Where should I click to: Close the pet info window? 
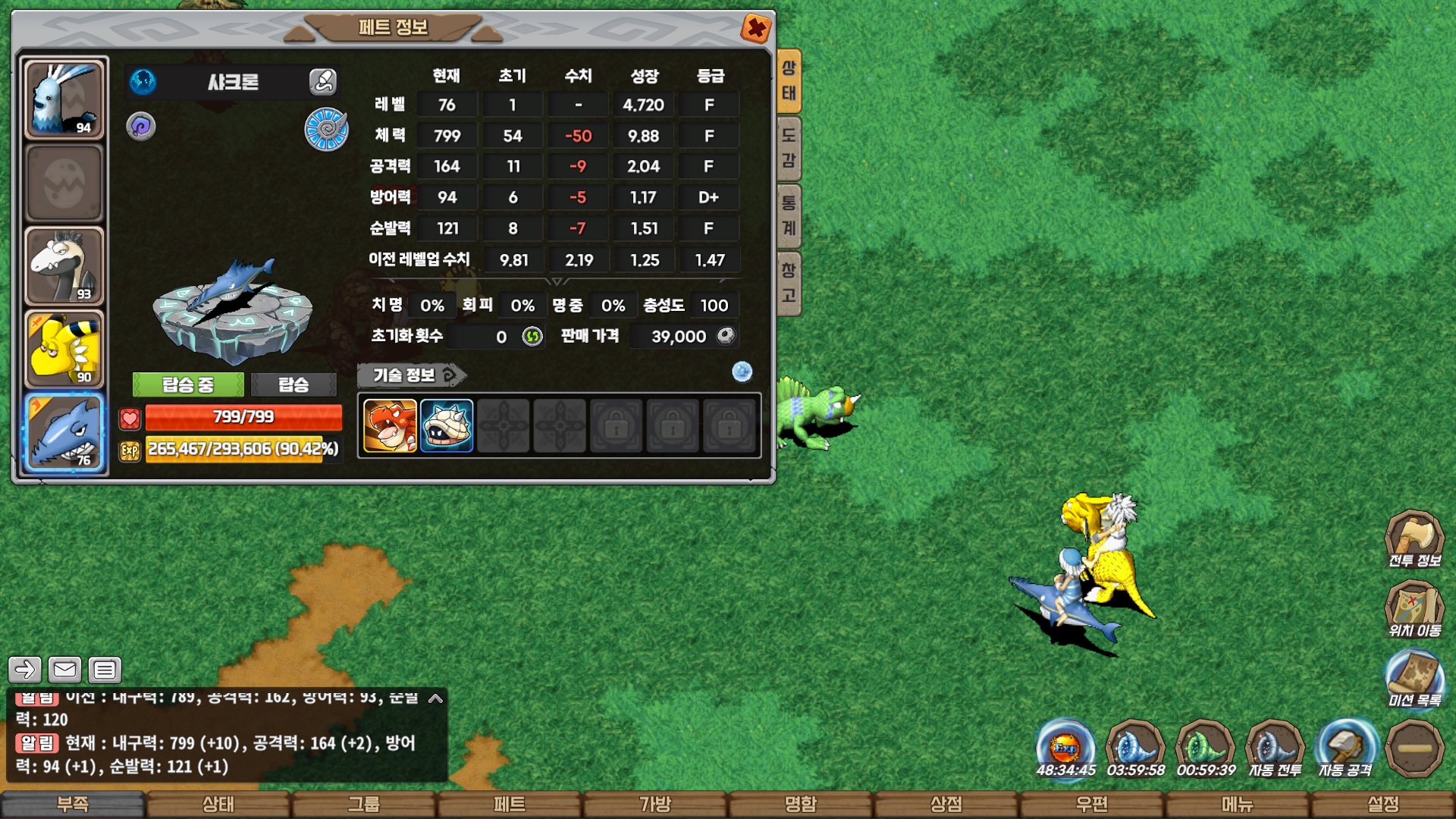(x=756, y=29)
